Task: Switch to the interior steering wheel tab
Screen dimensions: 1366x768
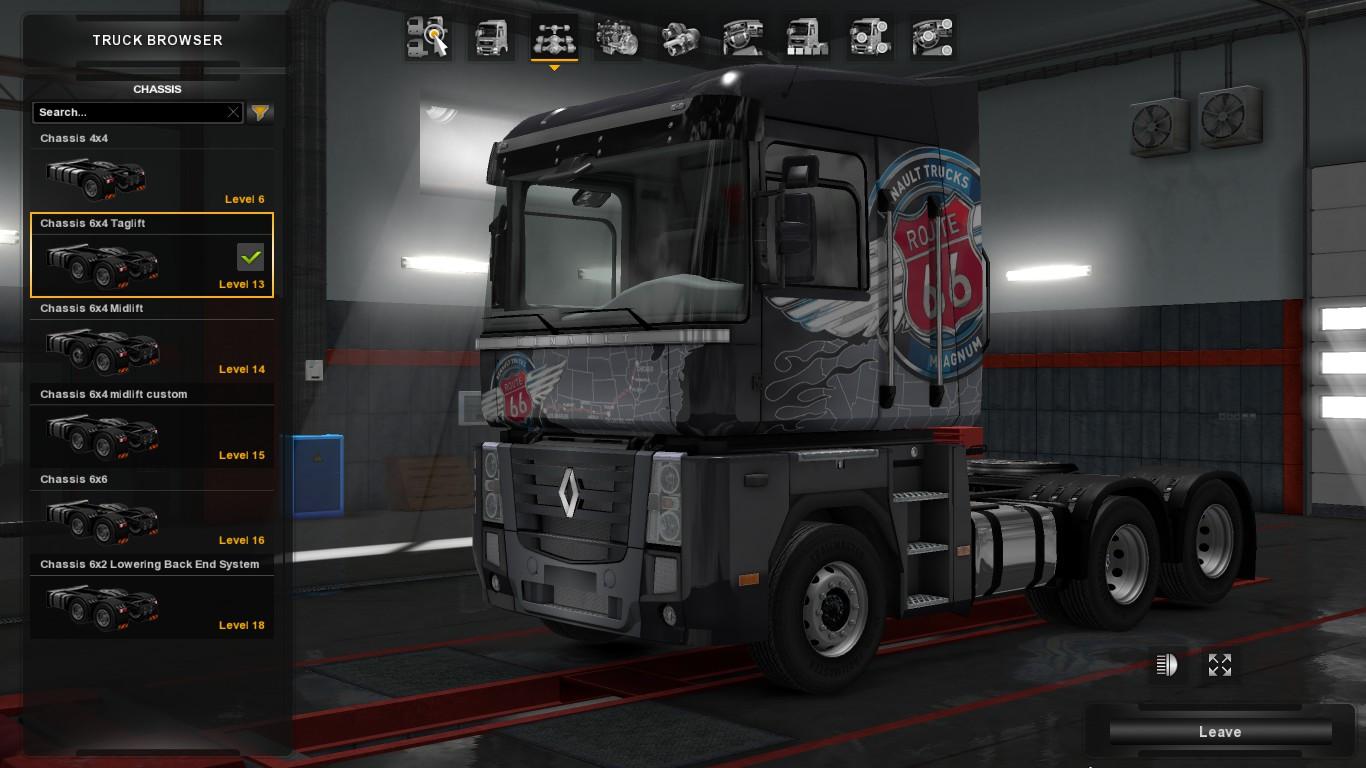Action: 743,38
